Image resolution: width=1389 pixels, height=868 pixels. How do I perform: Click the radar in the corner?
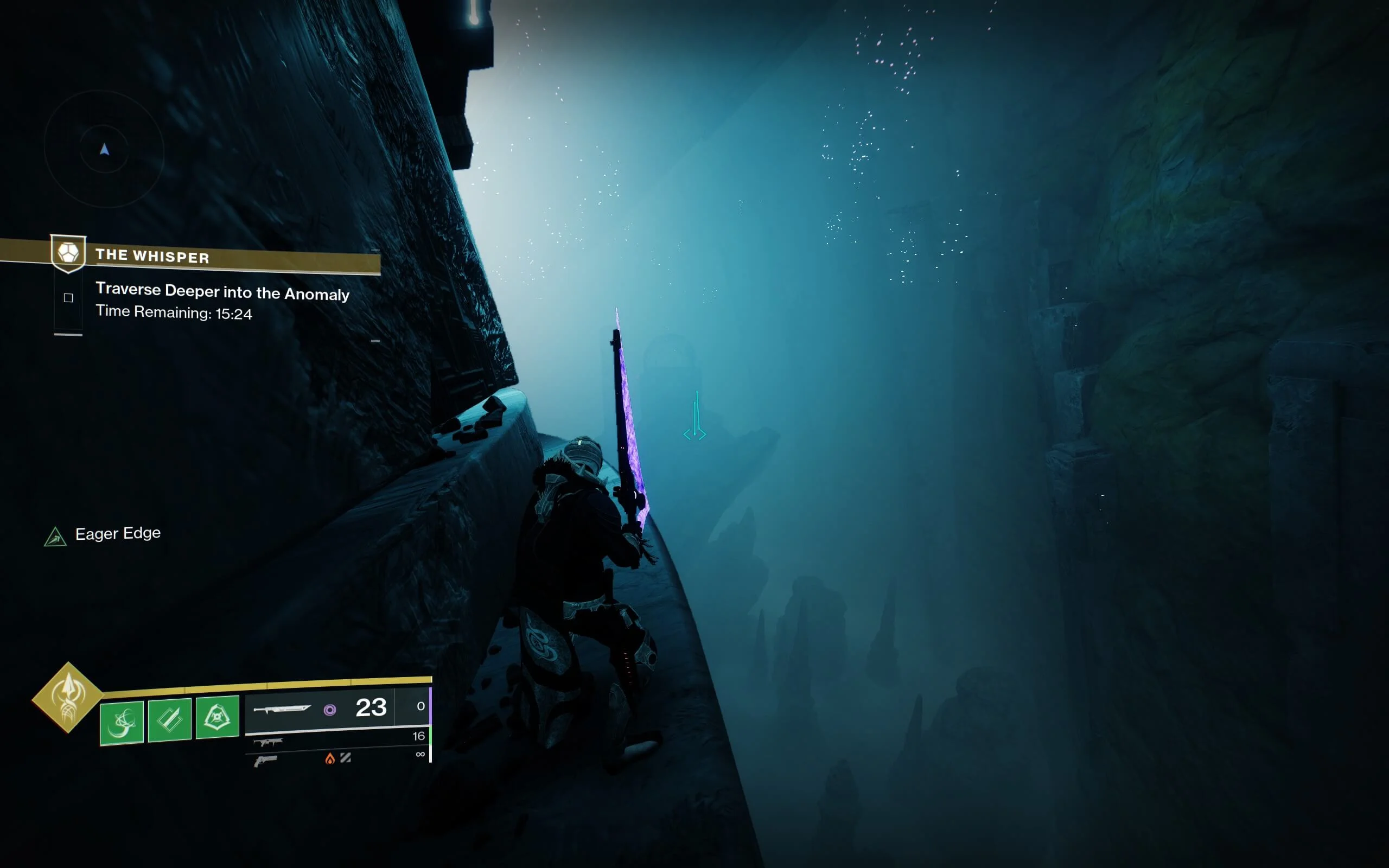point(104,149)
